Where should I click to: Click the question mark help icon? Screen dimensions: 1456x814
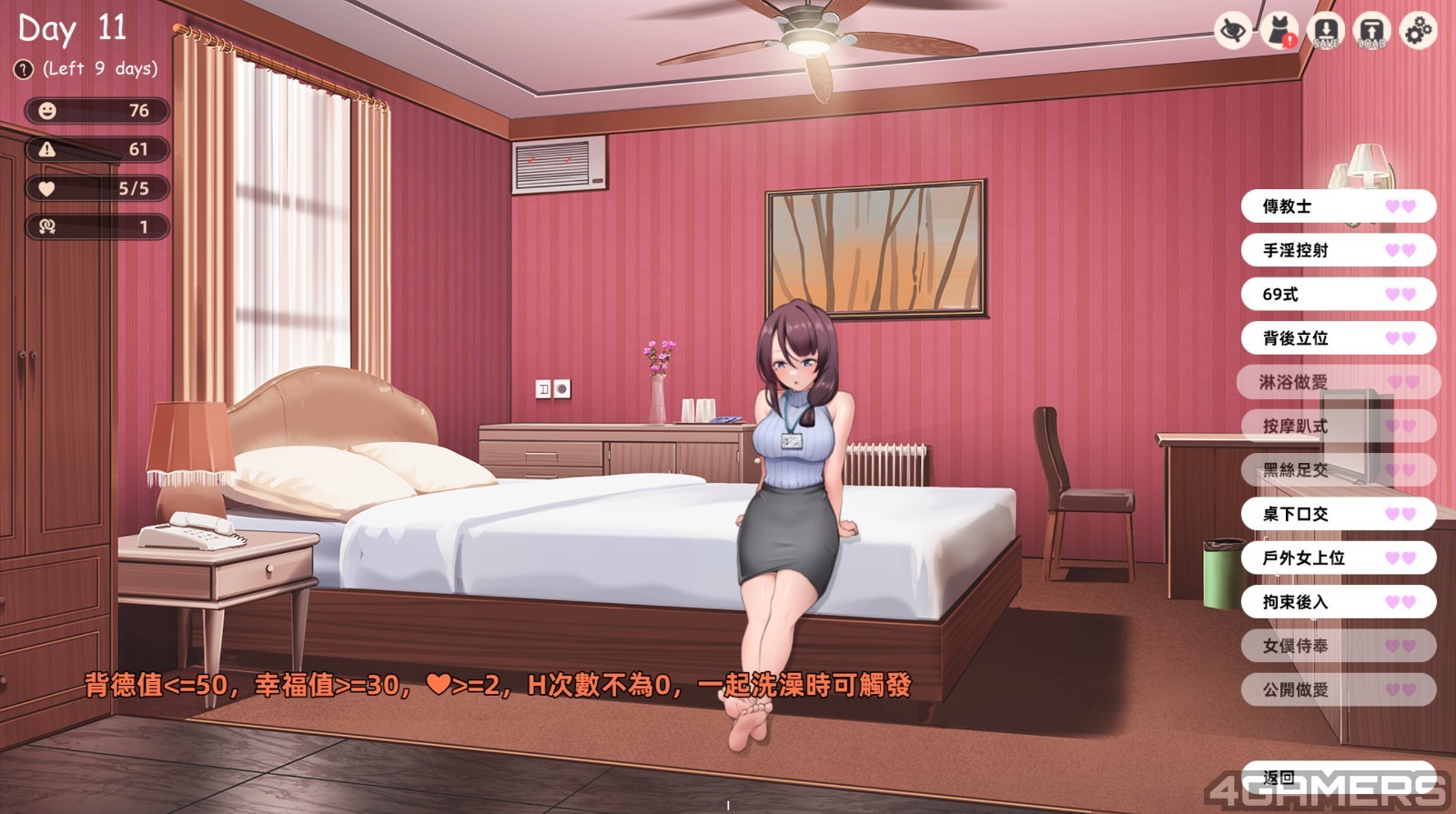(24, 69)
